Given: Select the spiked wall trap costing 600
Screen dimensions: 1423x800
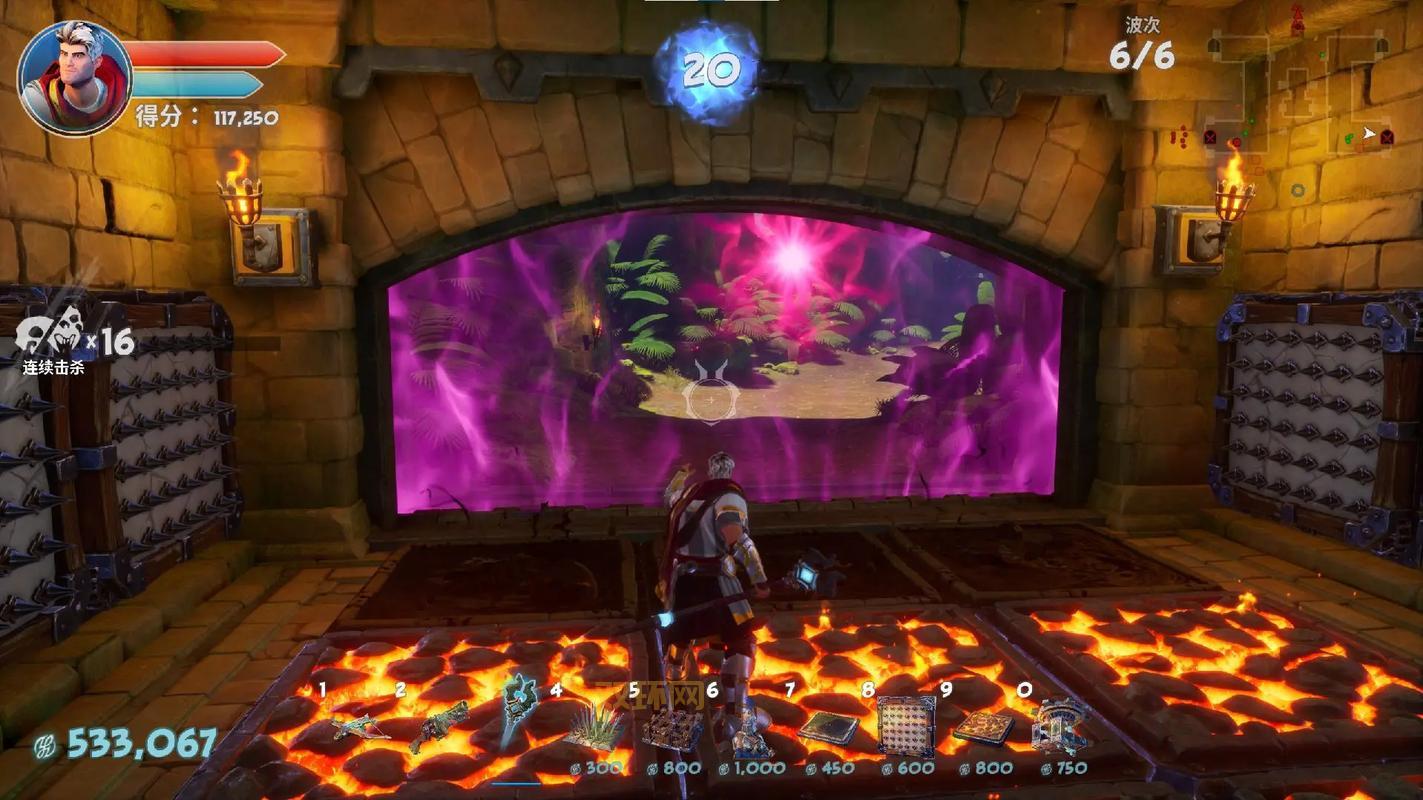Looking at the screenshot, I should pyautogui.click(x=905, y=726).
